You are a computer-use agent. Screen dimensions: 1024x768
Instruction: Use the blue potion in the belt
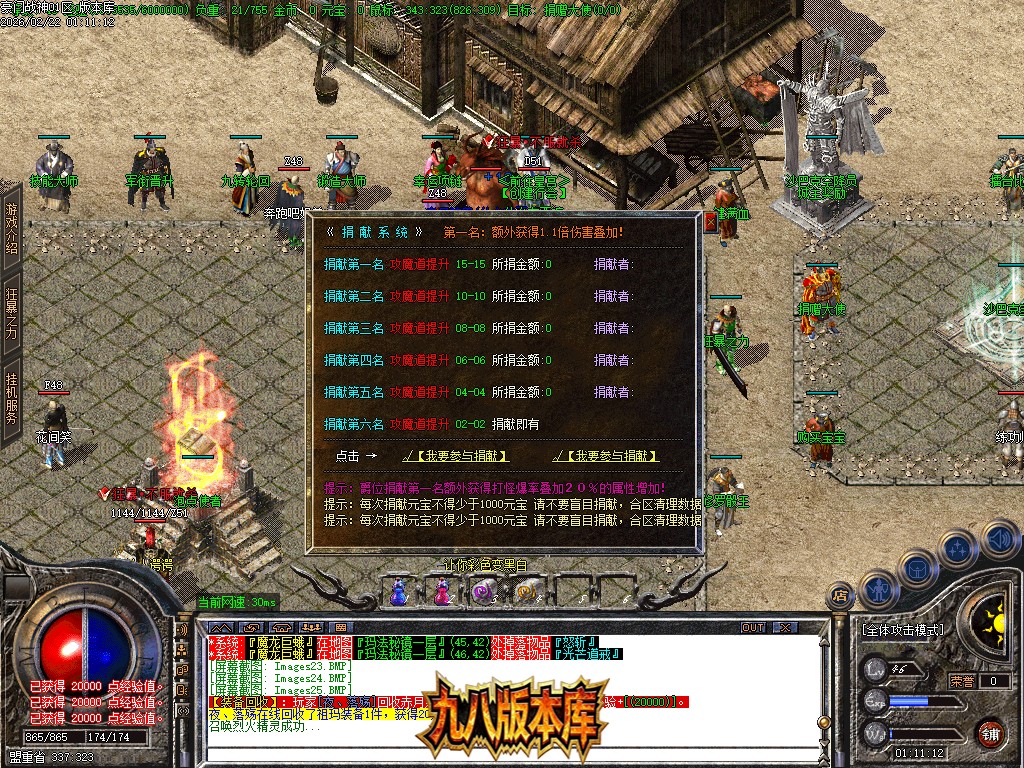click(x=399, y=593)
